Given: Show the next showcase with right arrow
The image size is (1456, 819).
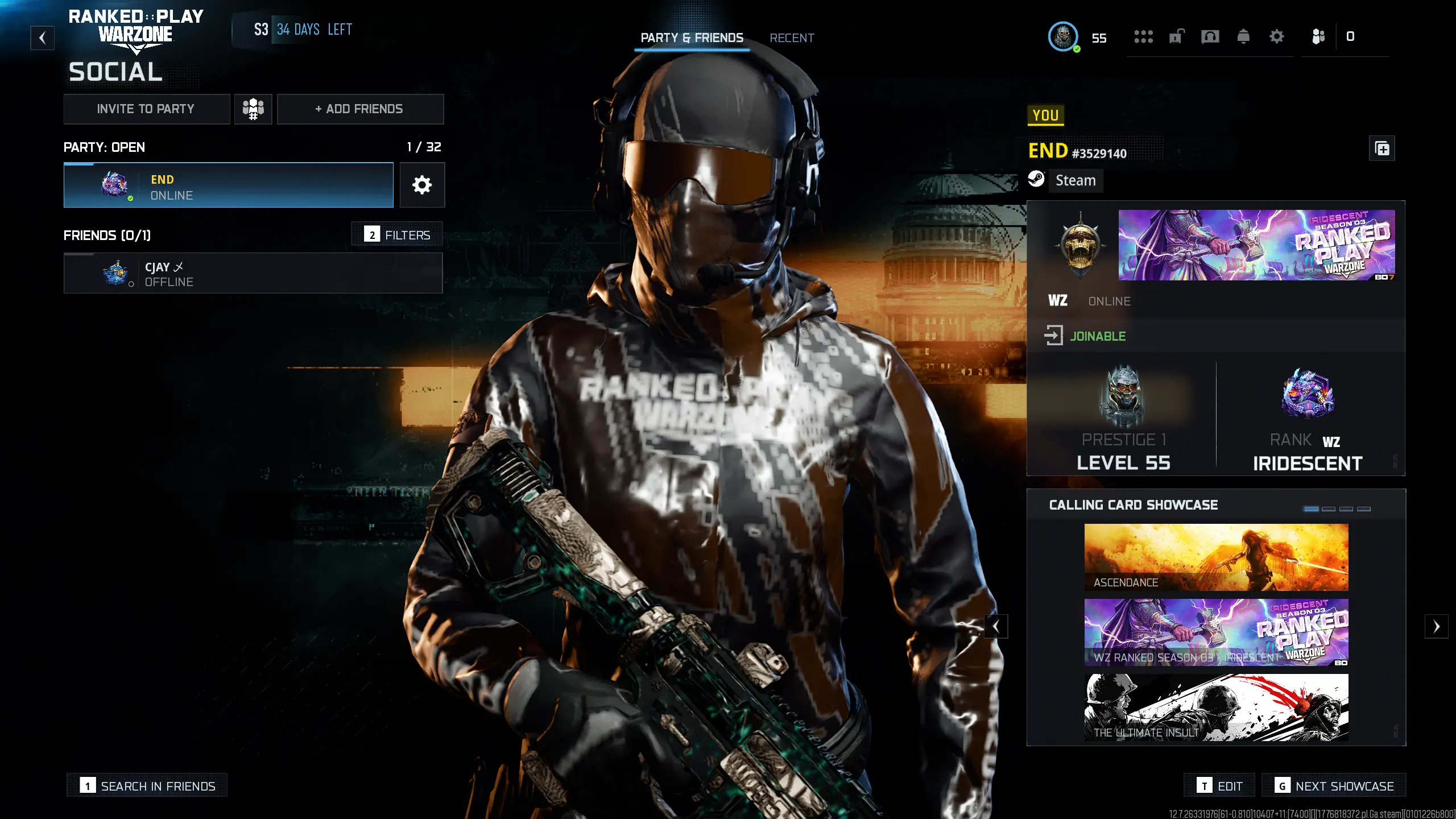Looking at the screenshot, I should (1436, 627).
